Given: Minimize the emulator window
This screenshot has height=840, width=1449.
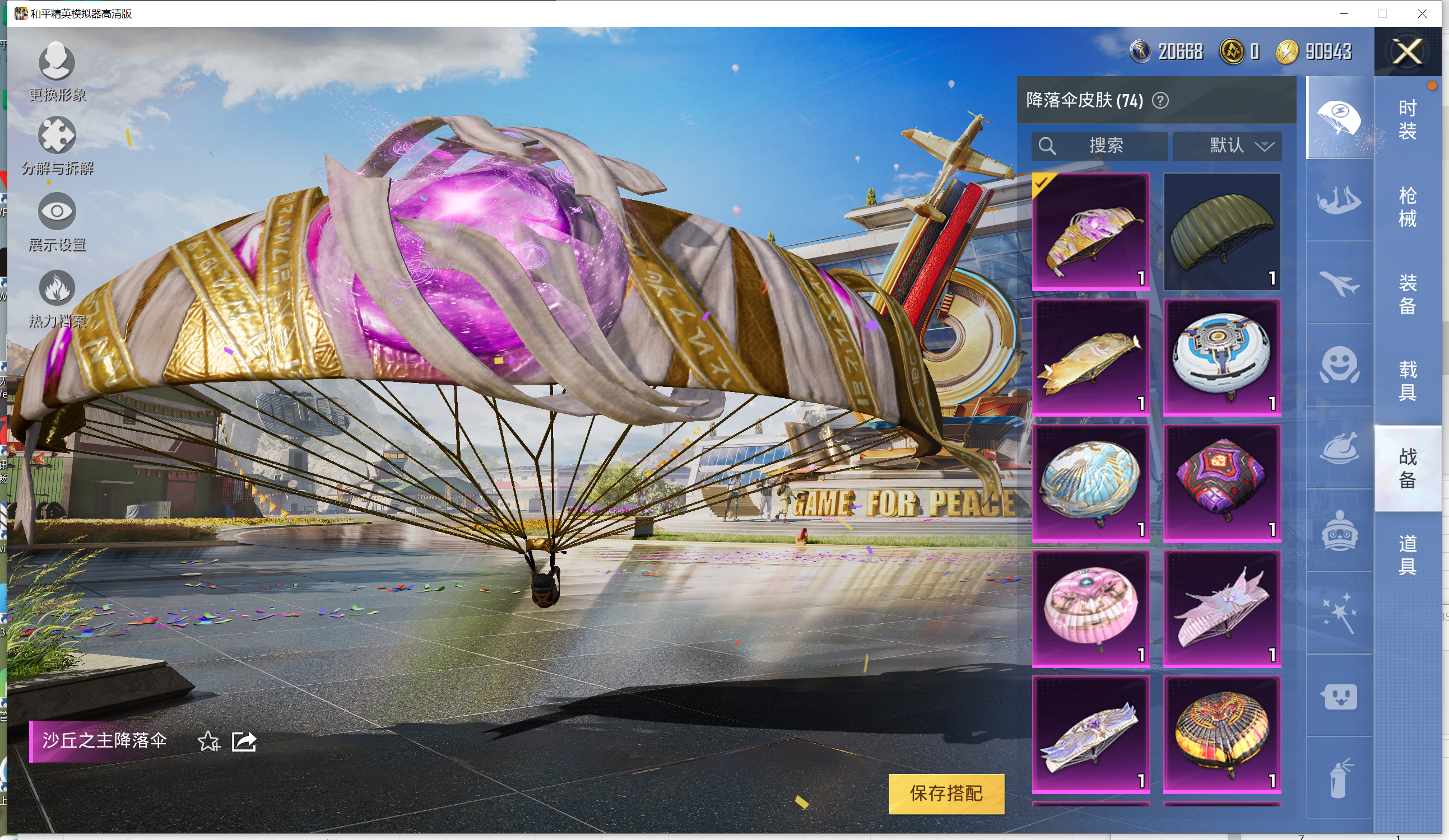Looking at the screenshot, I should click(1344, 13).
